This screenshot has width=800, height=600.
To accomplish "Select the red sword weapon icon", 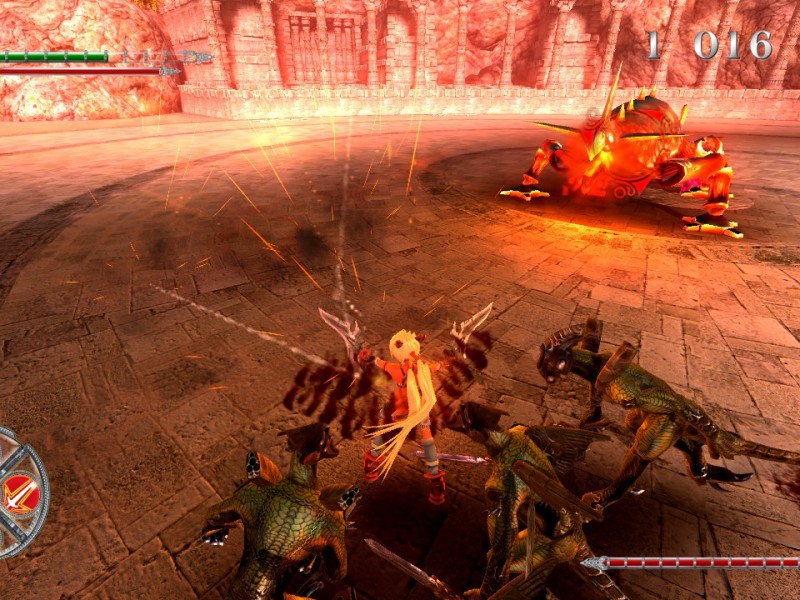I will [x=19, y=493].
